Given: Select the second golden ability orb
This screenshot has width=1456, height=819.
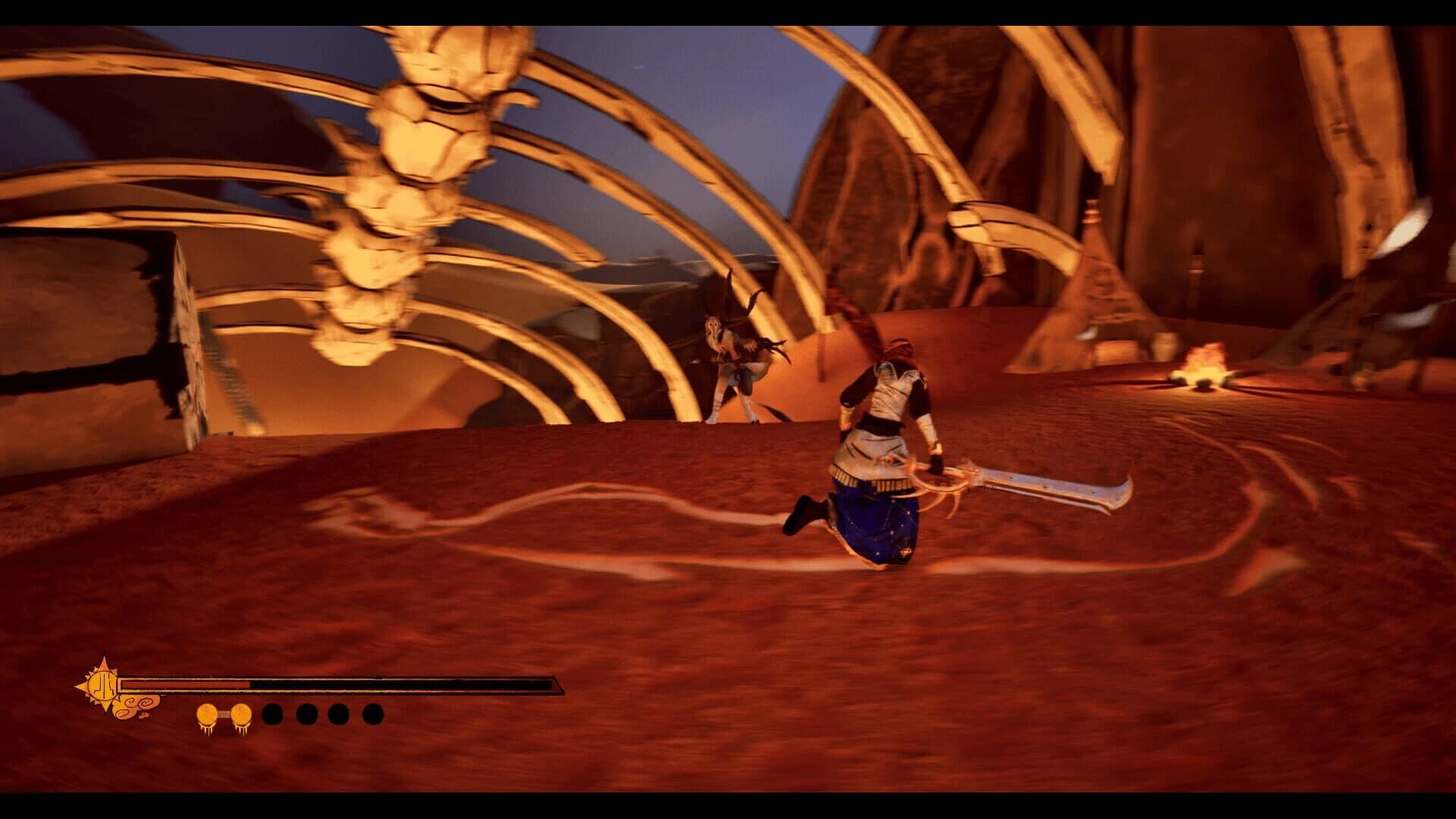Looking at the screenshot, I should tap(240, 713).
